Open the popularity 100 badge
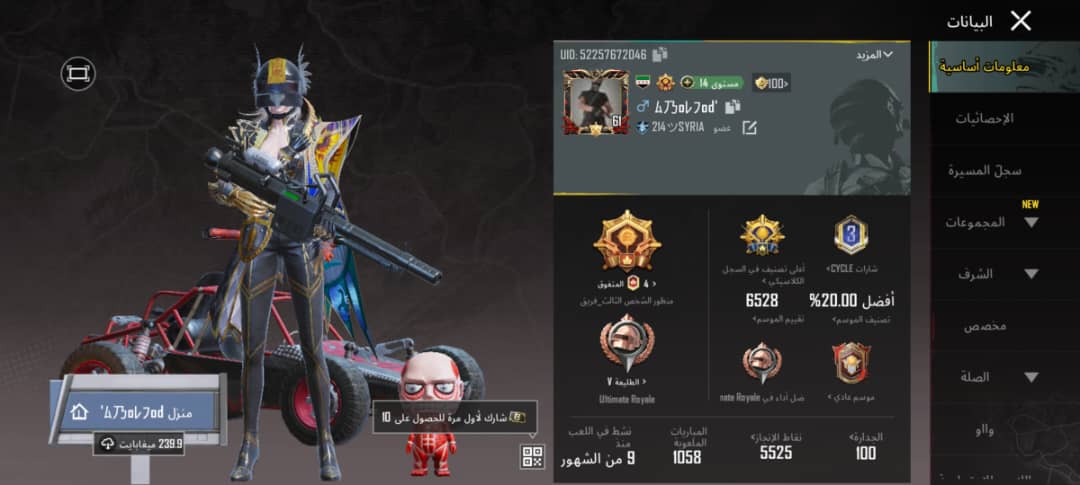1080x485 pixels. tap(771, 83)
